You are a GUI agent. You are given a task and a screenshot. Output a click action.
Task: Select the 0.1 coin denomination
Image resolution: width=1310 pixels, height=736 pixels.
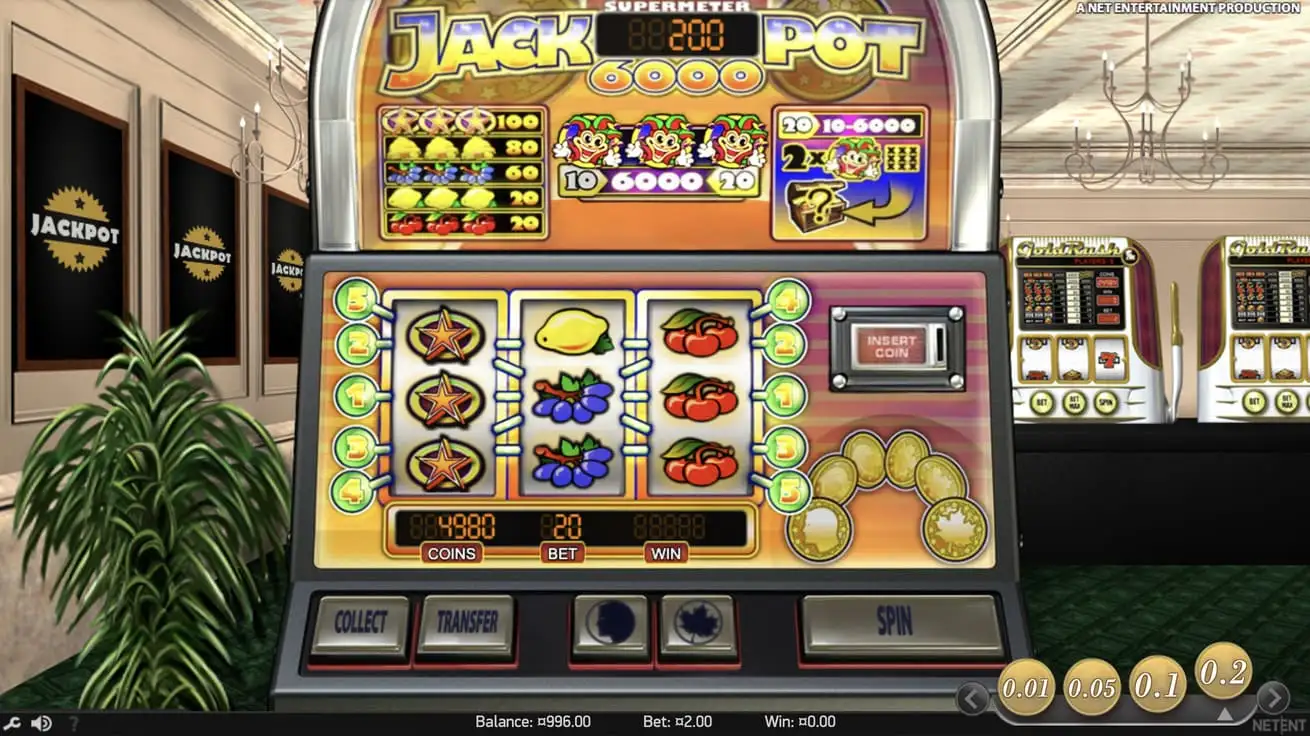pyautogui.click(x=1156, y=684)
